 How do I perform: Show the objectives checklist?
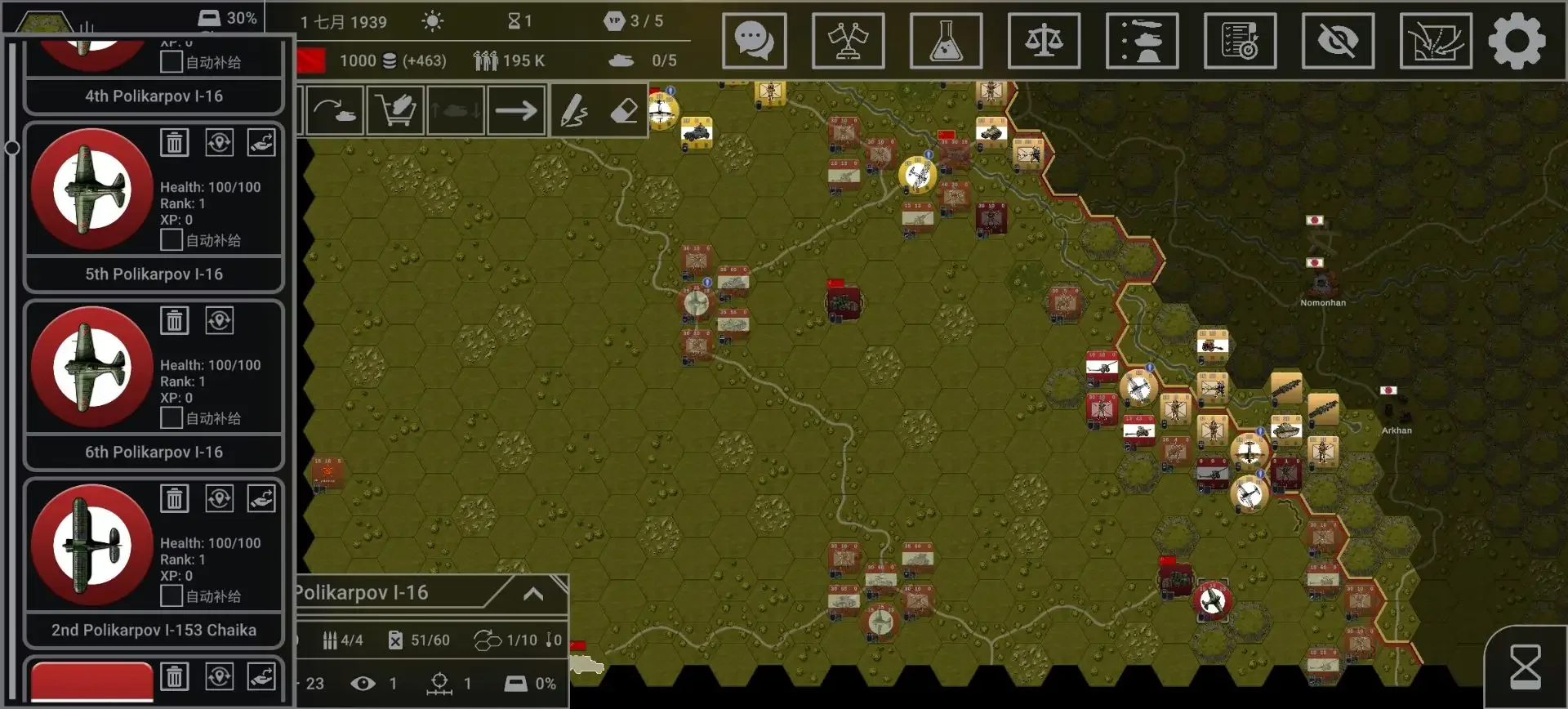(x=1240, y=41)
